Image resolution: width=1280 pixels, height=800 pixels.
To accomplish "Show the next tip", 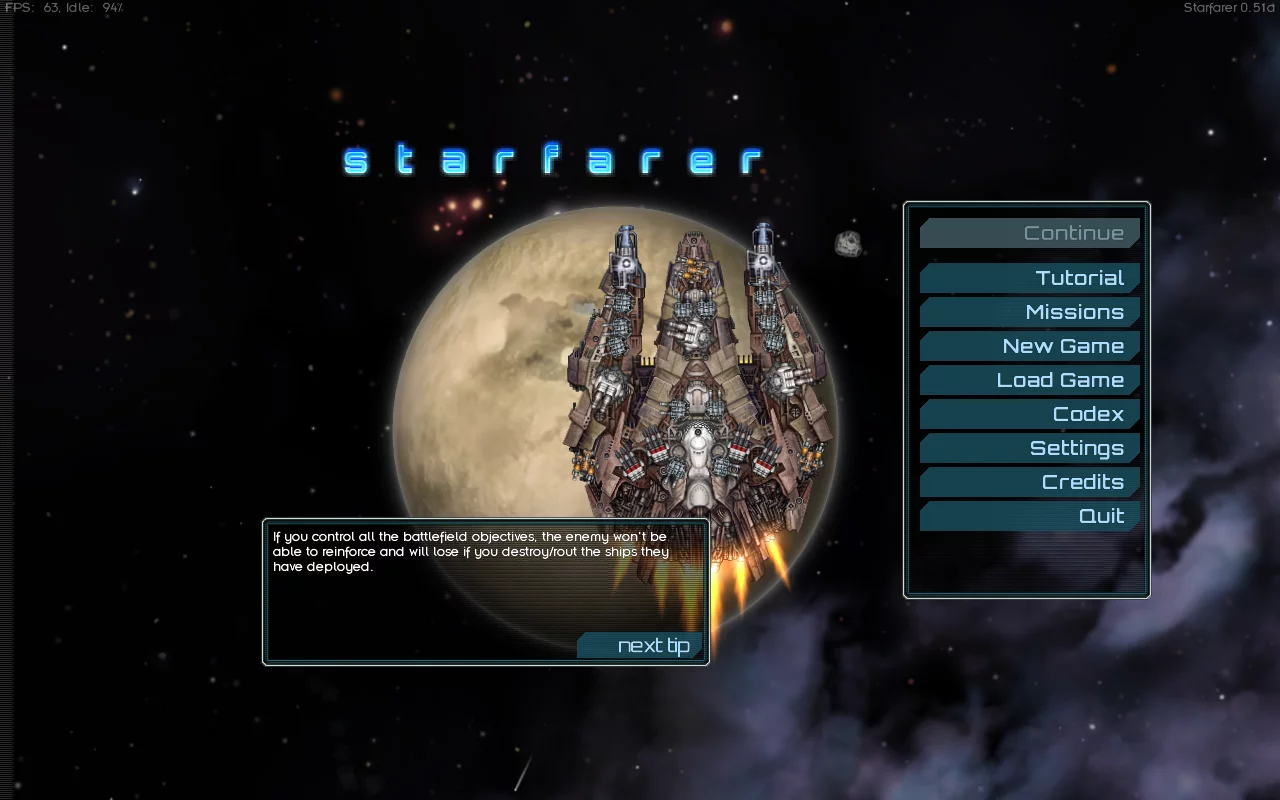I will [x=641, y=646].
